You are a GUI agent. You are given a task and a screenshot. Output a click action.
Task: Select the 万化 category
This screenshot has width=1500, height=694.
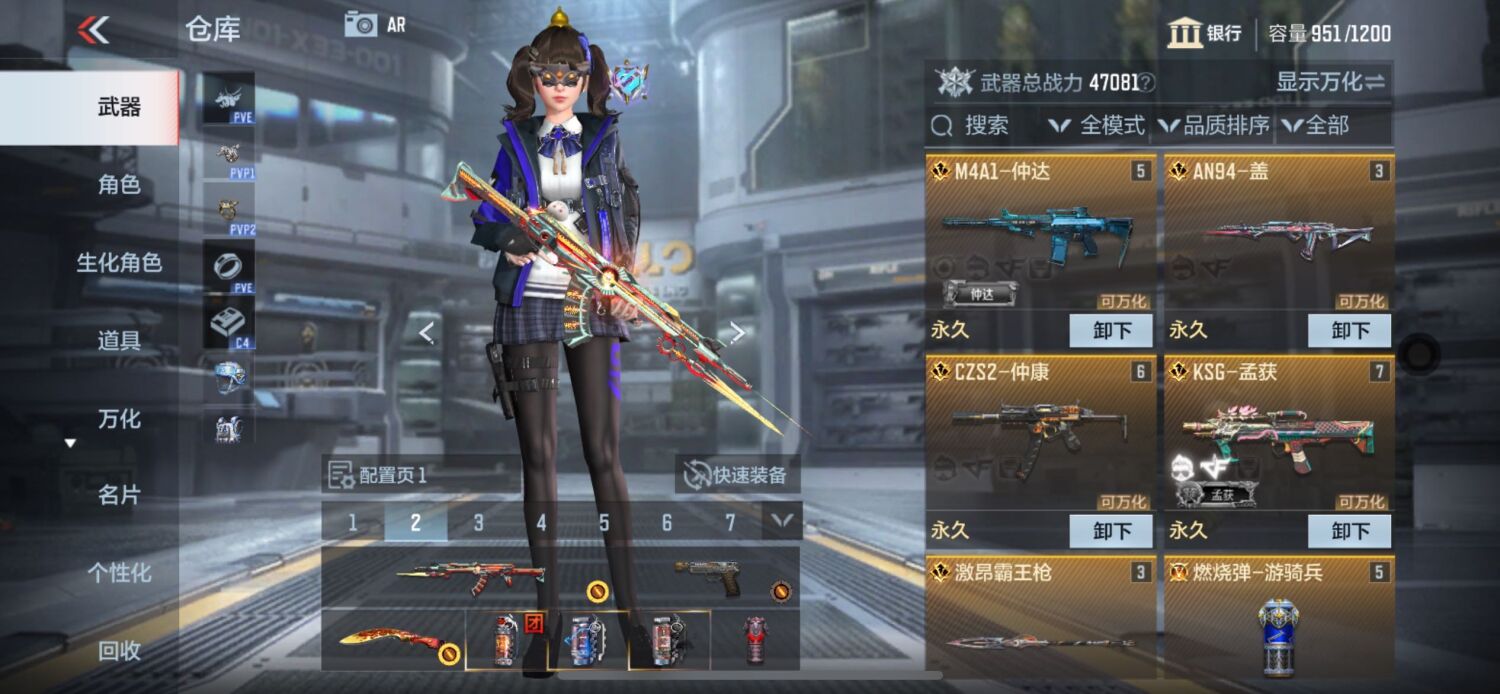(118, 419)
